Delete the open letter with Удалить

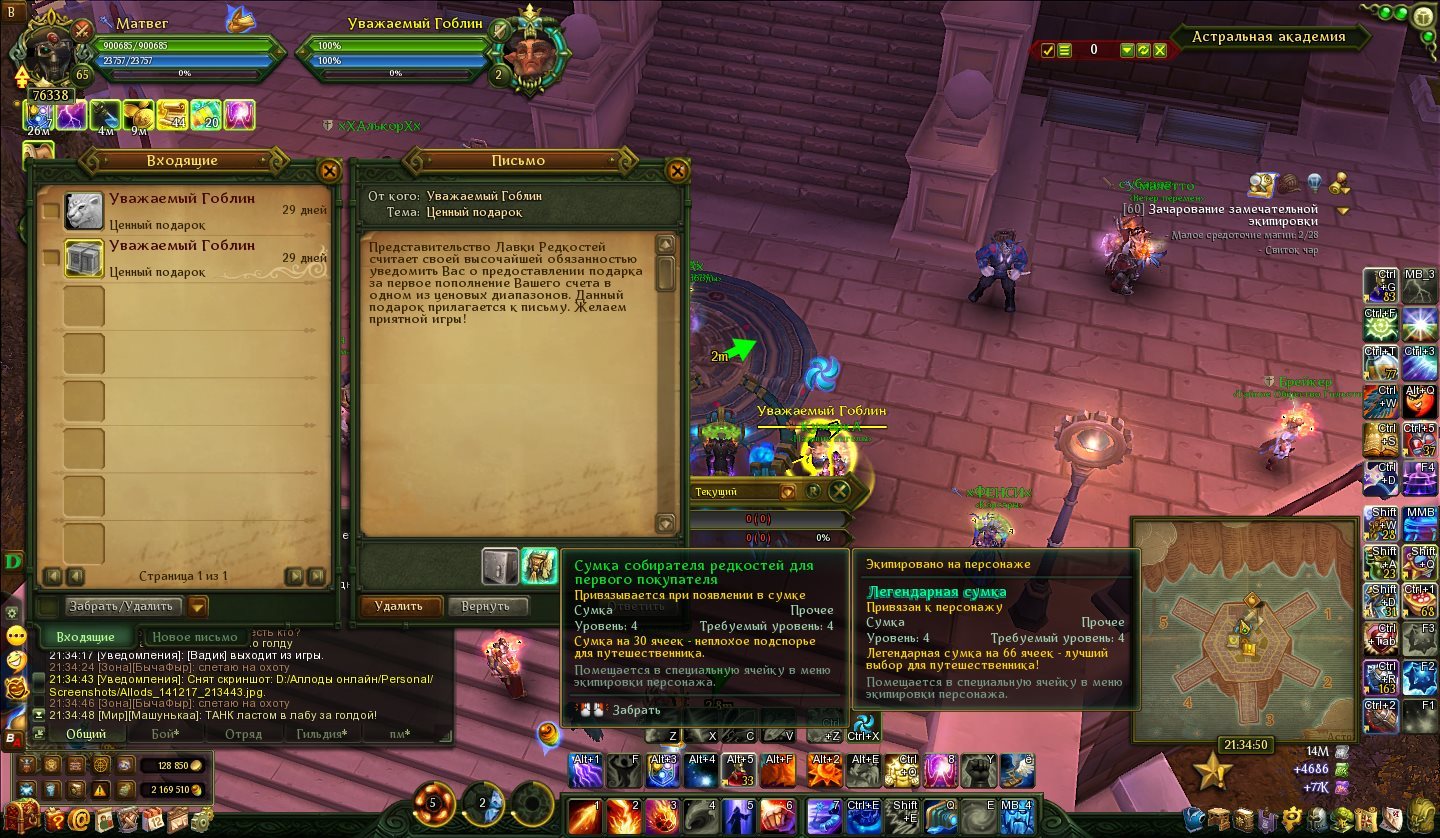tap(398, 606)
